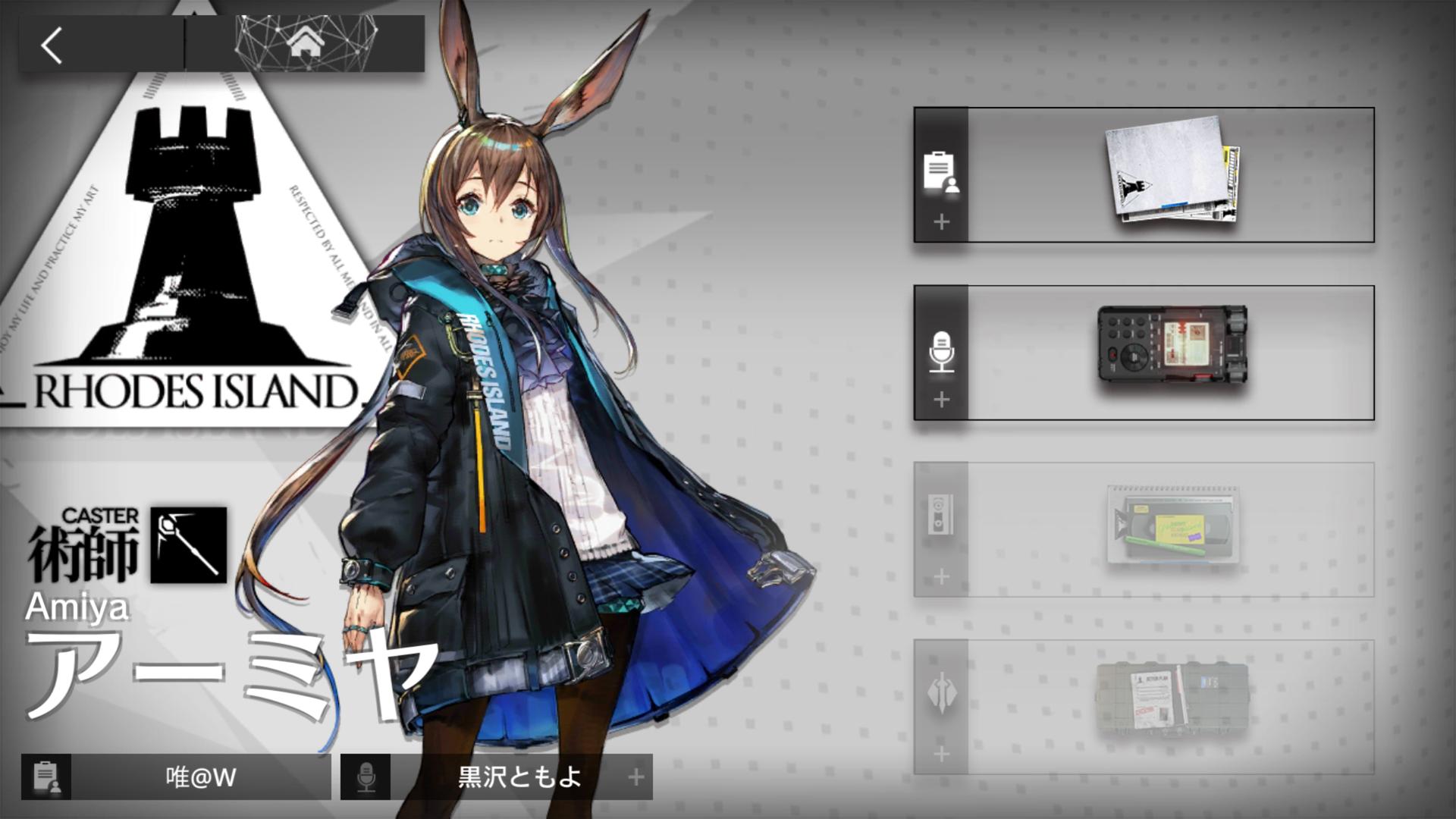Image resolution: width=1456 pixels, height=819 pixels.
Task: Open the operator files document panel
Action: (x=1144, y=175)
